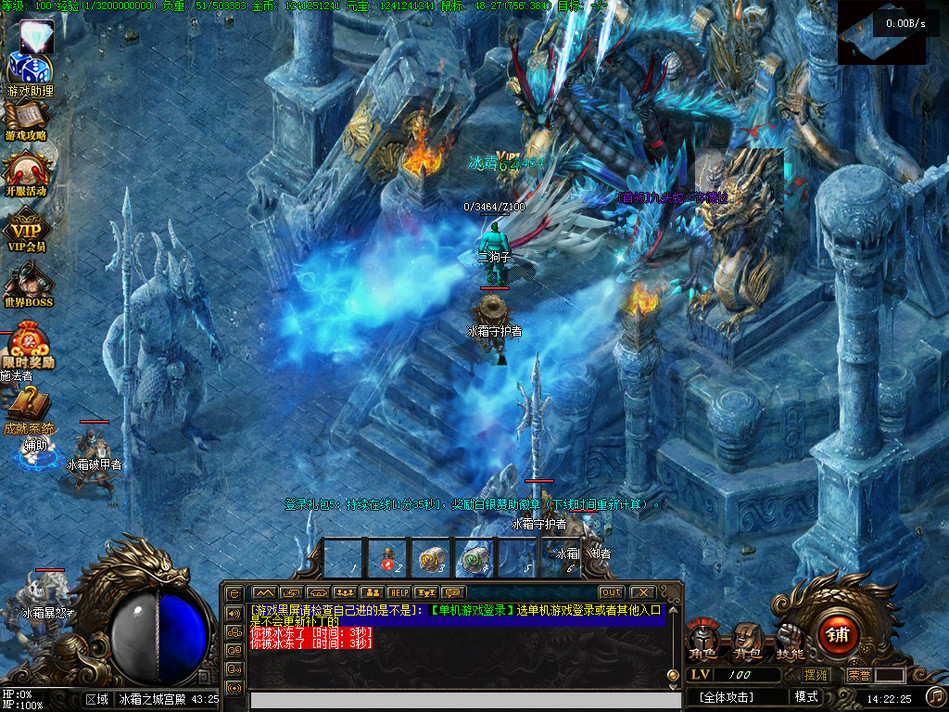Claim the 限时奖励 timed reward

28,343
